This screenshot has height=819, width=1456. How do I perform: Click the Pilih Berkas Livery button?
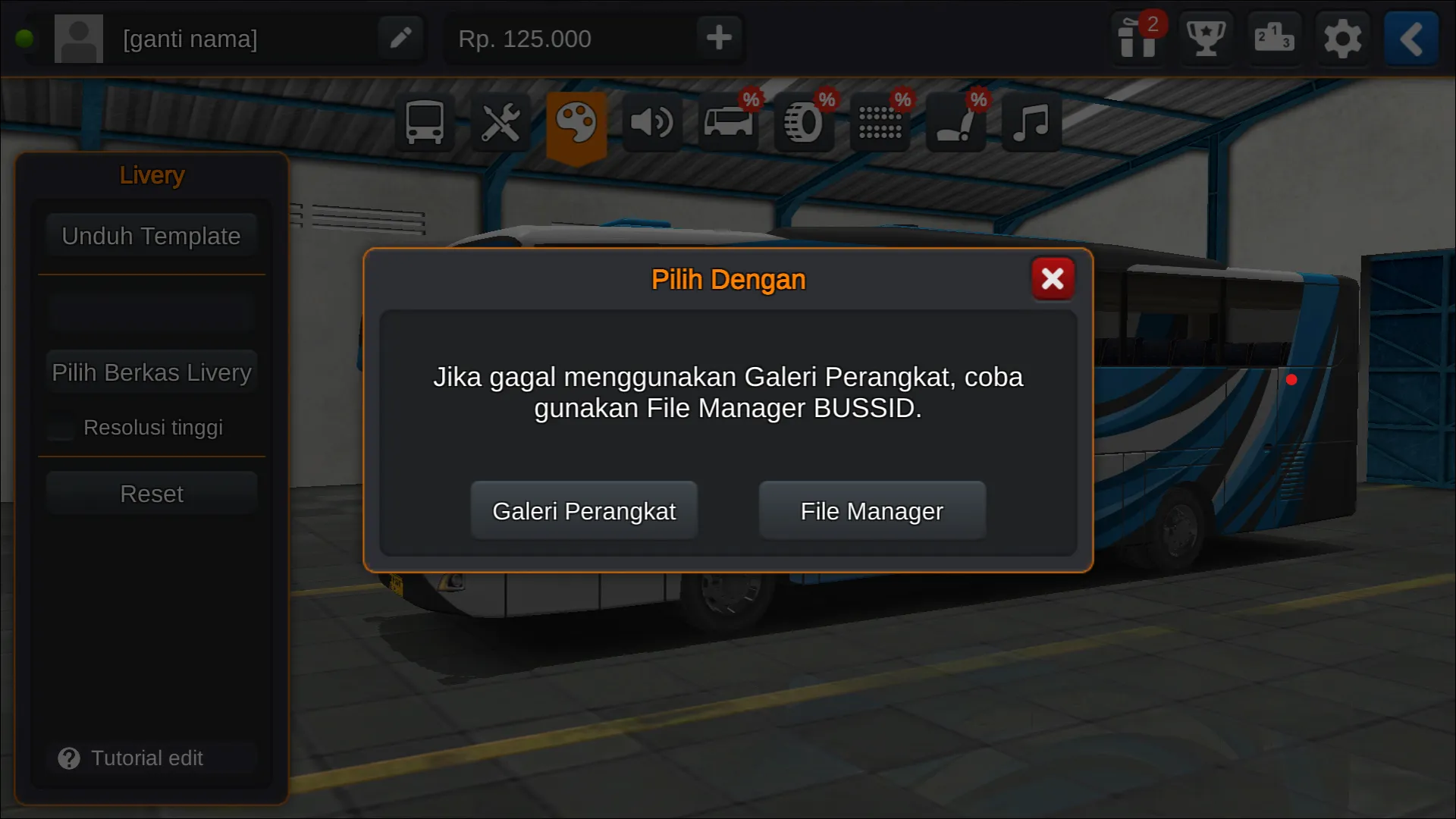[x=151, y=372]
